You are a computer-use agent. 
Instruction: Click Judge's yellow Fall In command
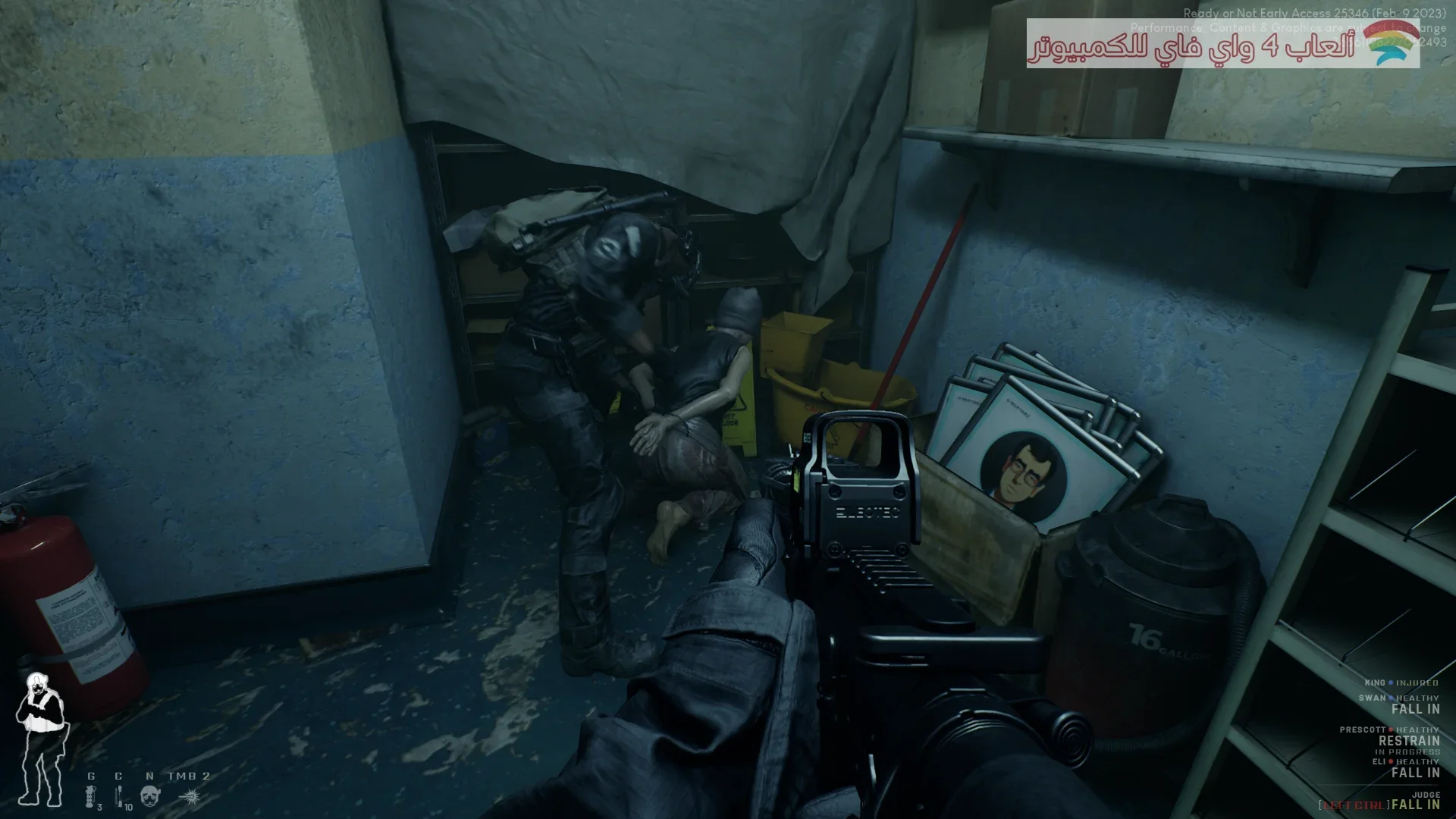point(1415,805)
